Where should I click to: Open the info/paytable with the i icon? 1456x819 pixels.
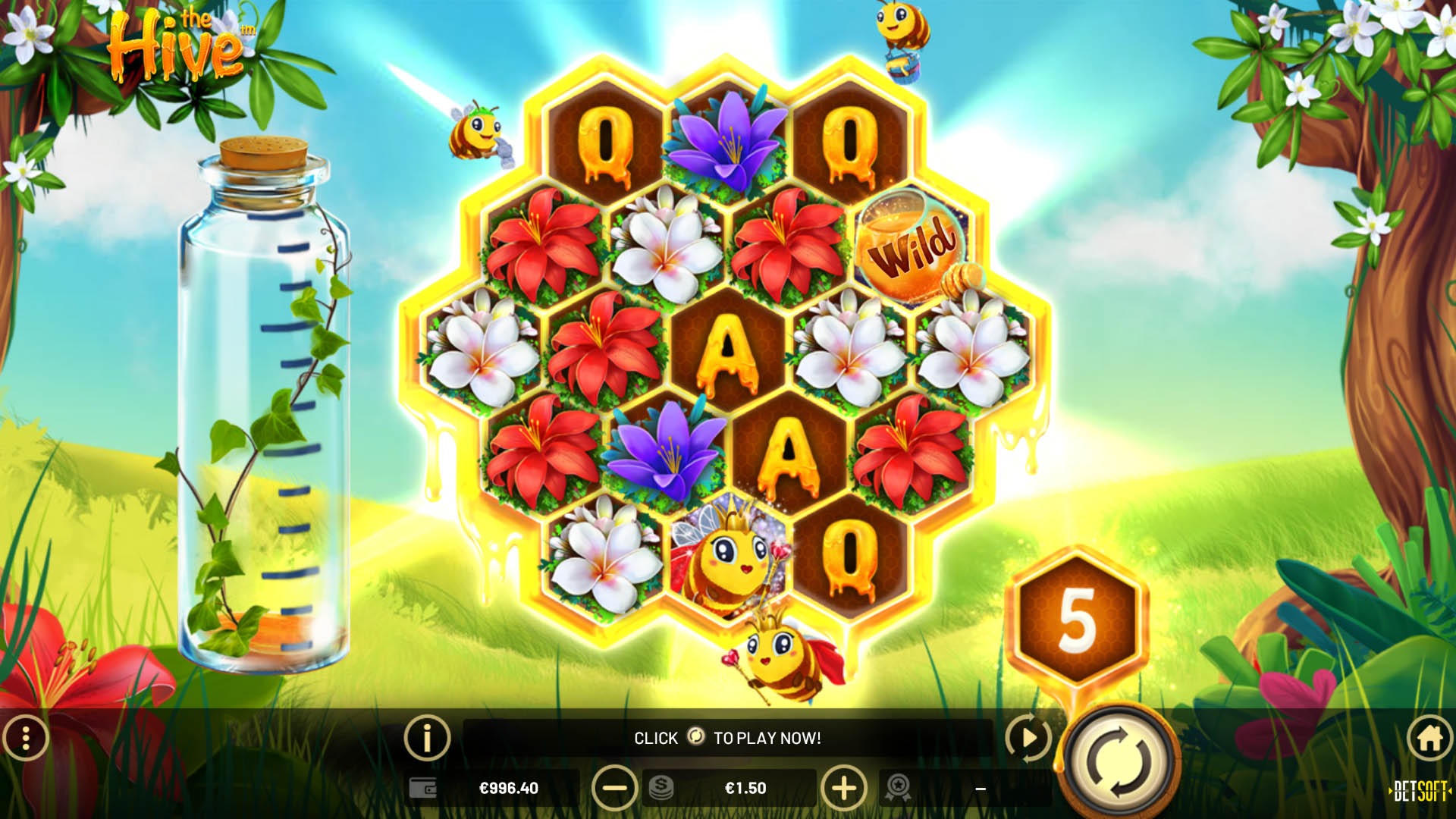coord(427,737)
